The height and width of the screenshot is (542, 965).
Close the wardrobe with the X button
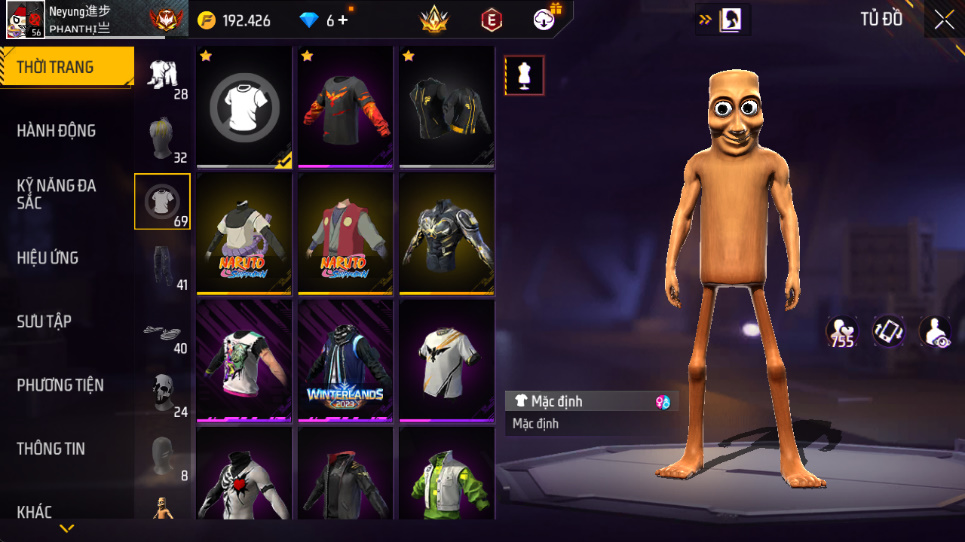pyautogui.click(x=943, y=20)
